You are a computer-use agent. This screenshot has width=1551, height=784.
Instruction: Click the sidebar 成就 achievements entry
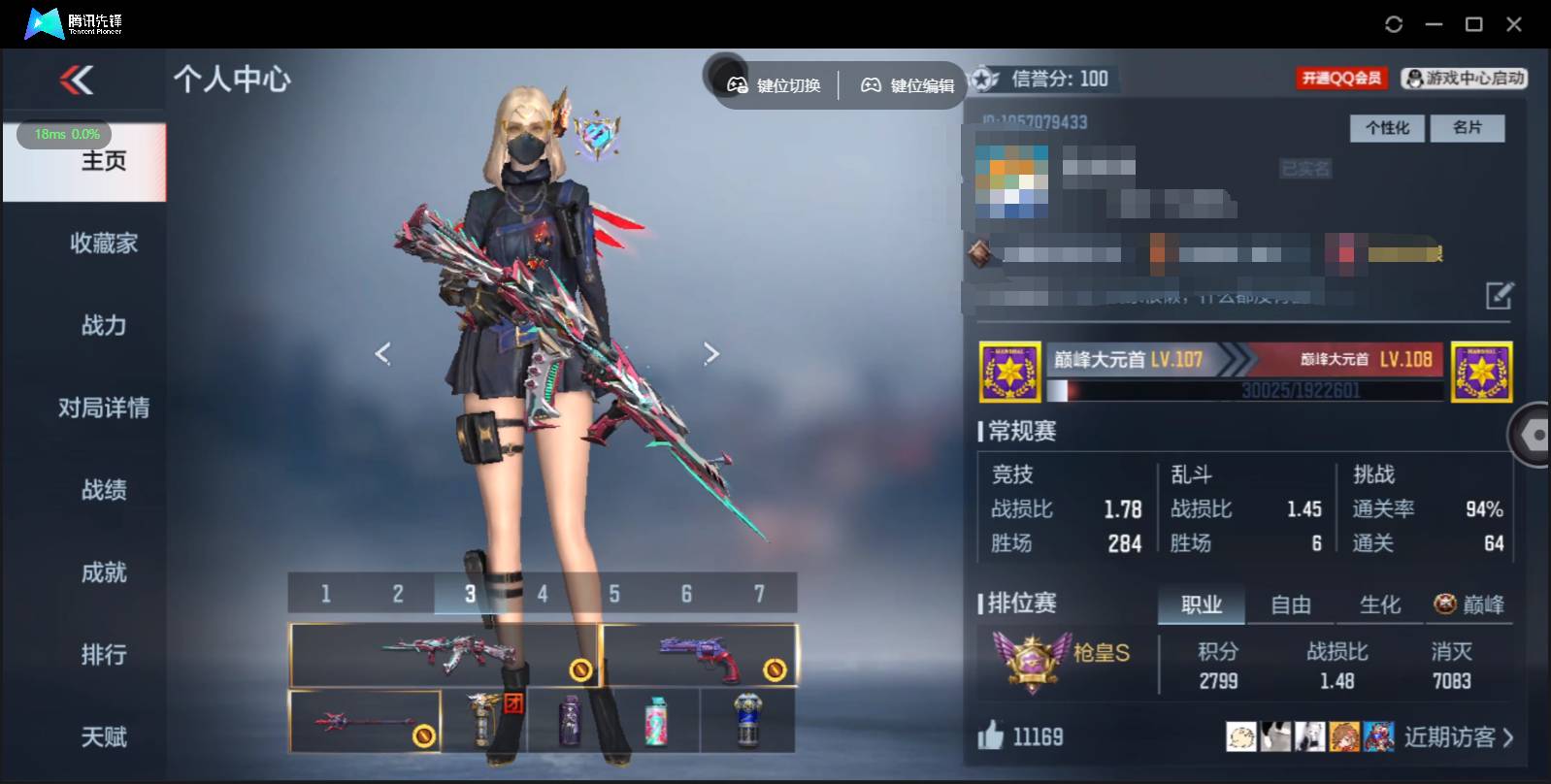tap(106, 572)
